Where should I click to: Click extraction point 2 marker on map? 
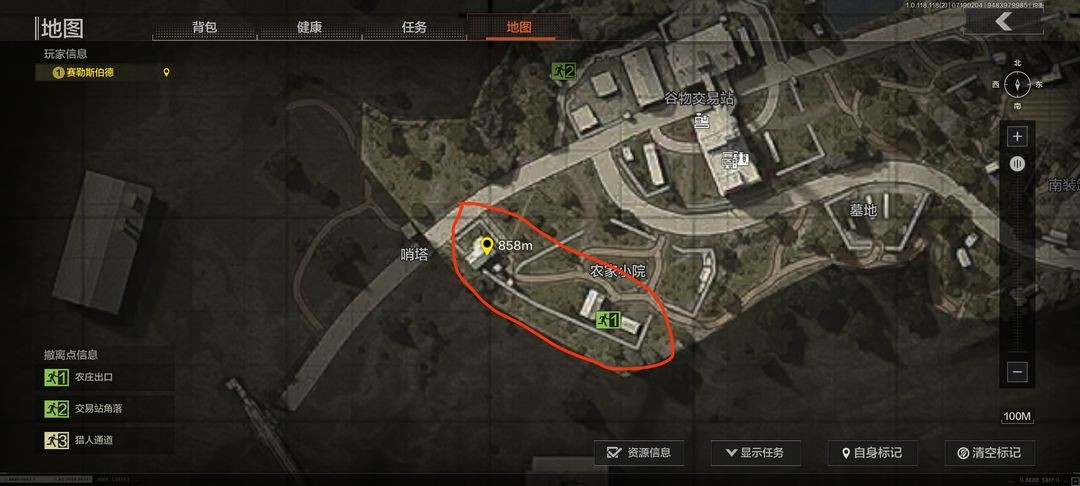click(563, 71)
